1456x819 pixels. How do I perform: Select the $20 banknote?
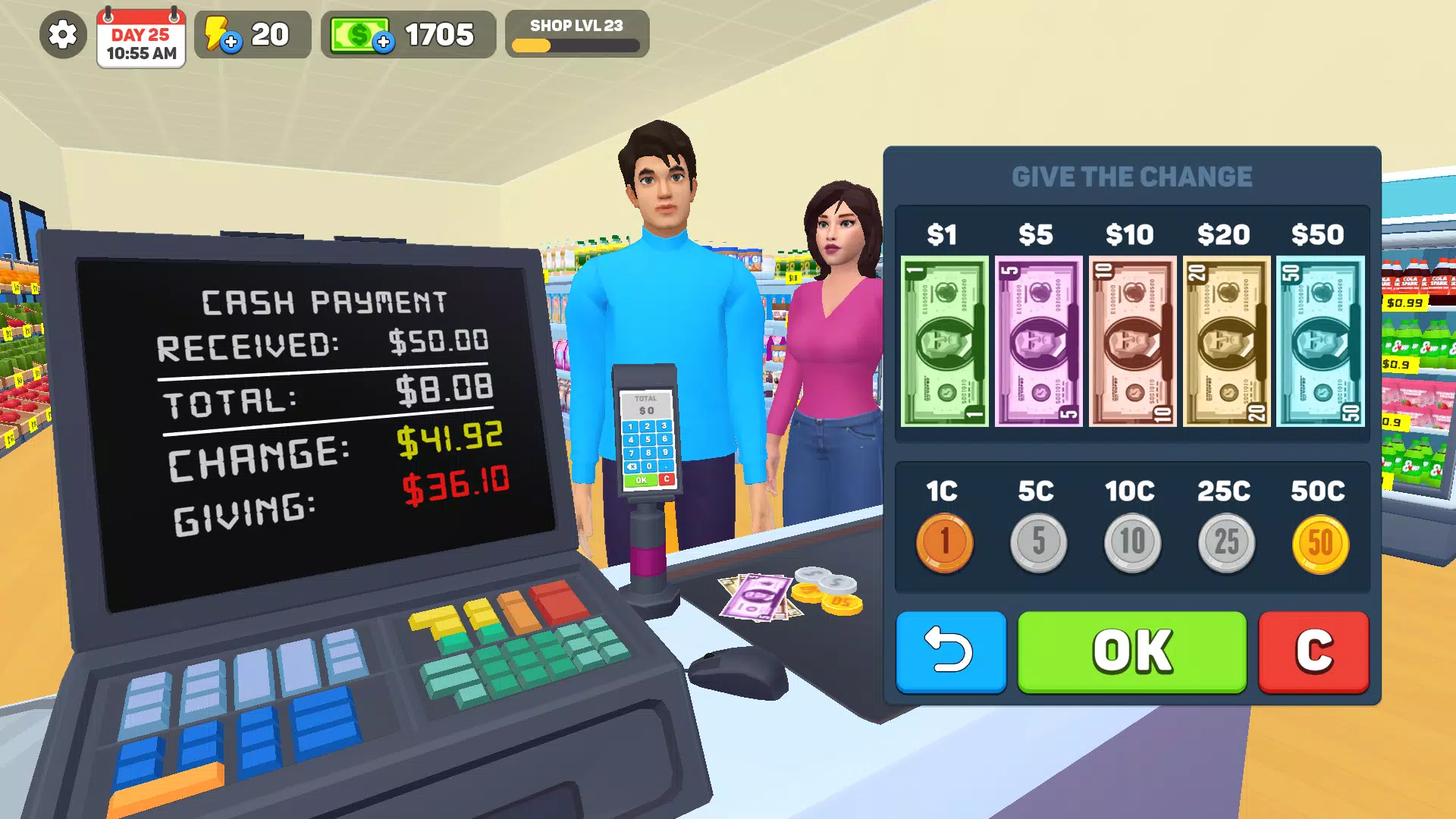pyautogui.click(x=1225, y=343)
